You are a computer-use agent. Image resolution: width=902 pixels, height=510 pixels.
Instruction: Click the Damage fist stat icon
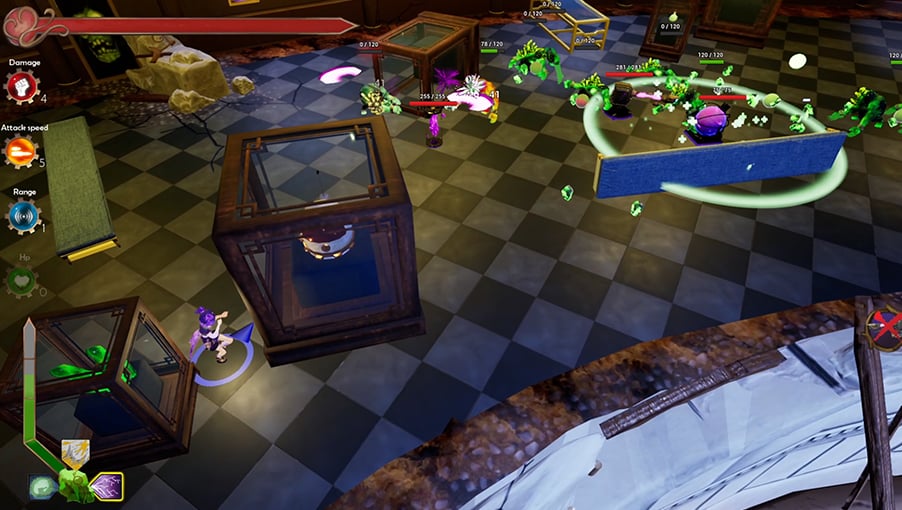coord(22,87)
